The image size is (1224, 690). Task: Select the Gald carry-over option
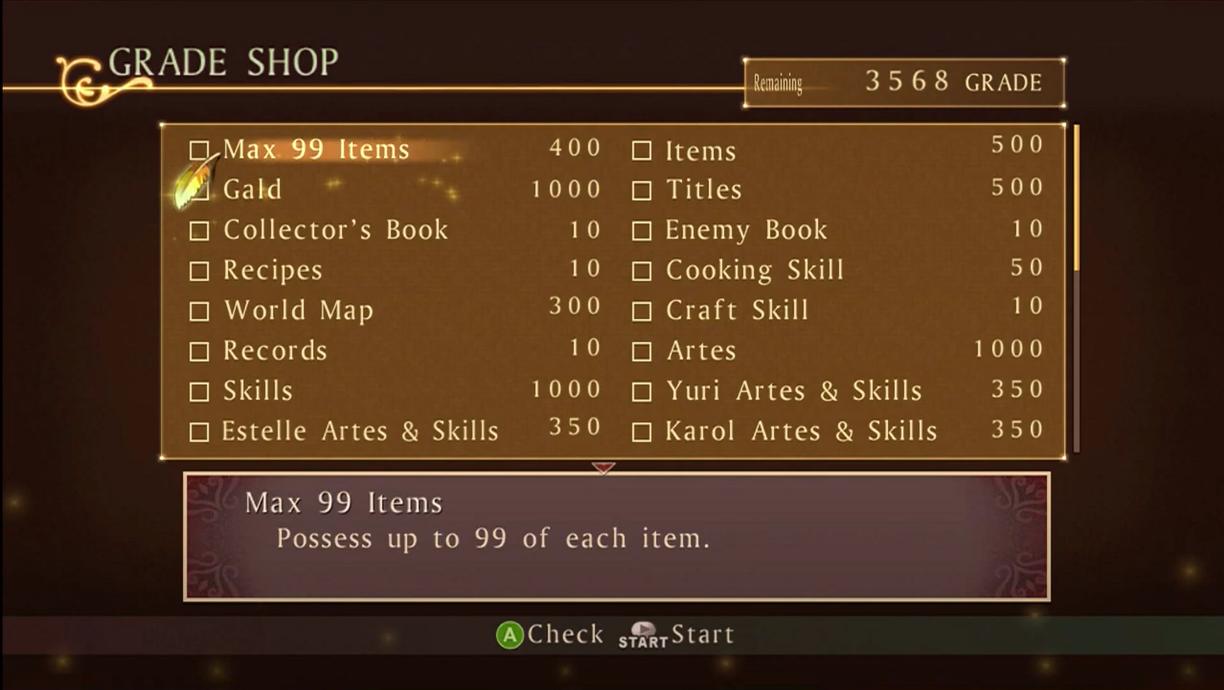200,190
